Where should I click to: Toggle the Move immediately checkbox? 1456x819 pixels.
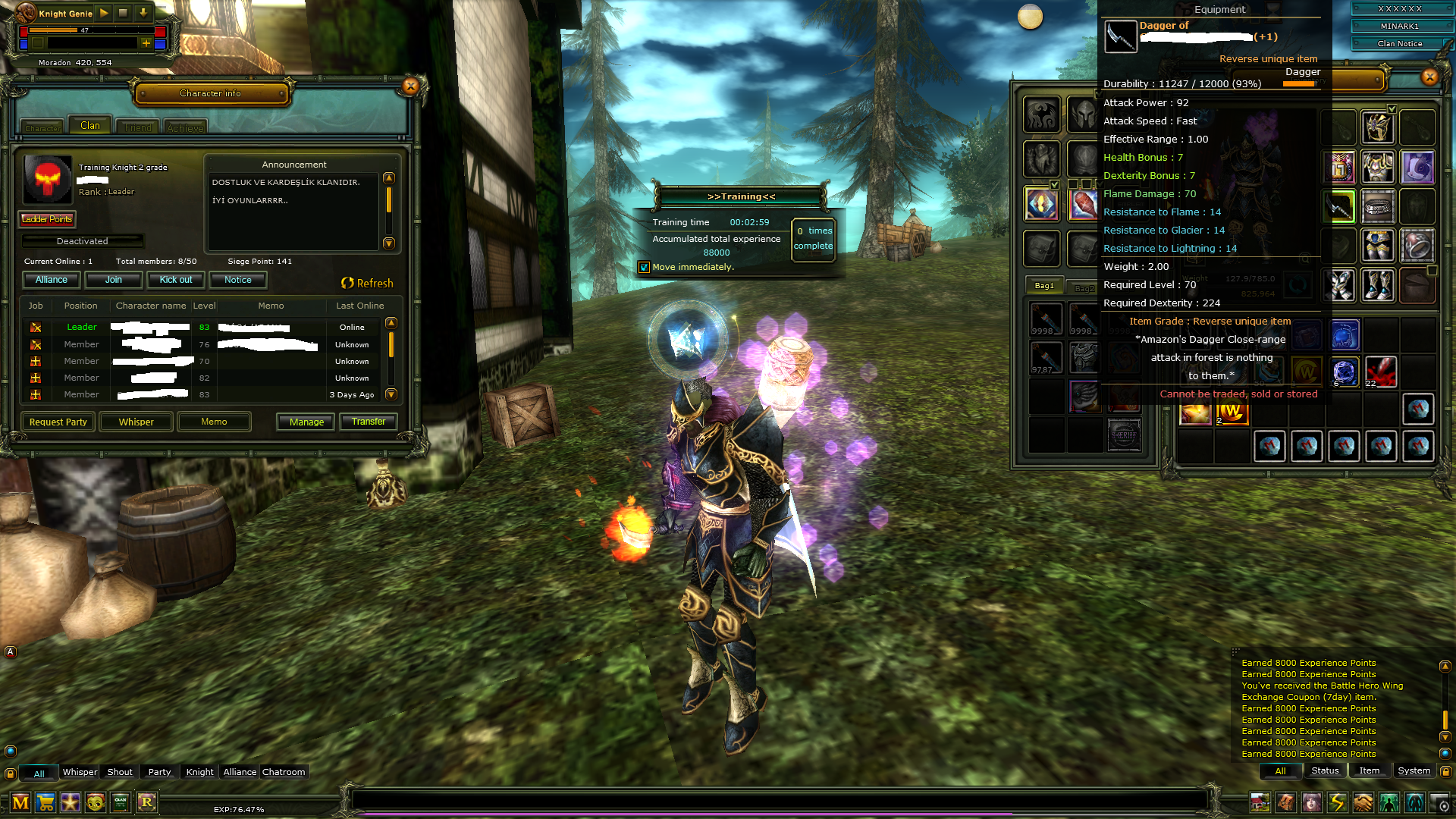[x=644, y=267]
